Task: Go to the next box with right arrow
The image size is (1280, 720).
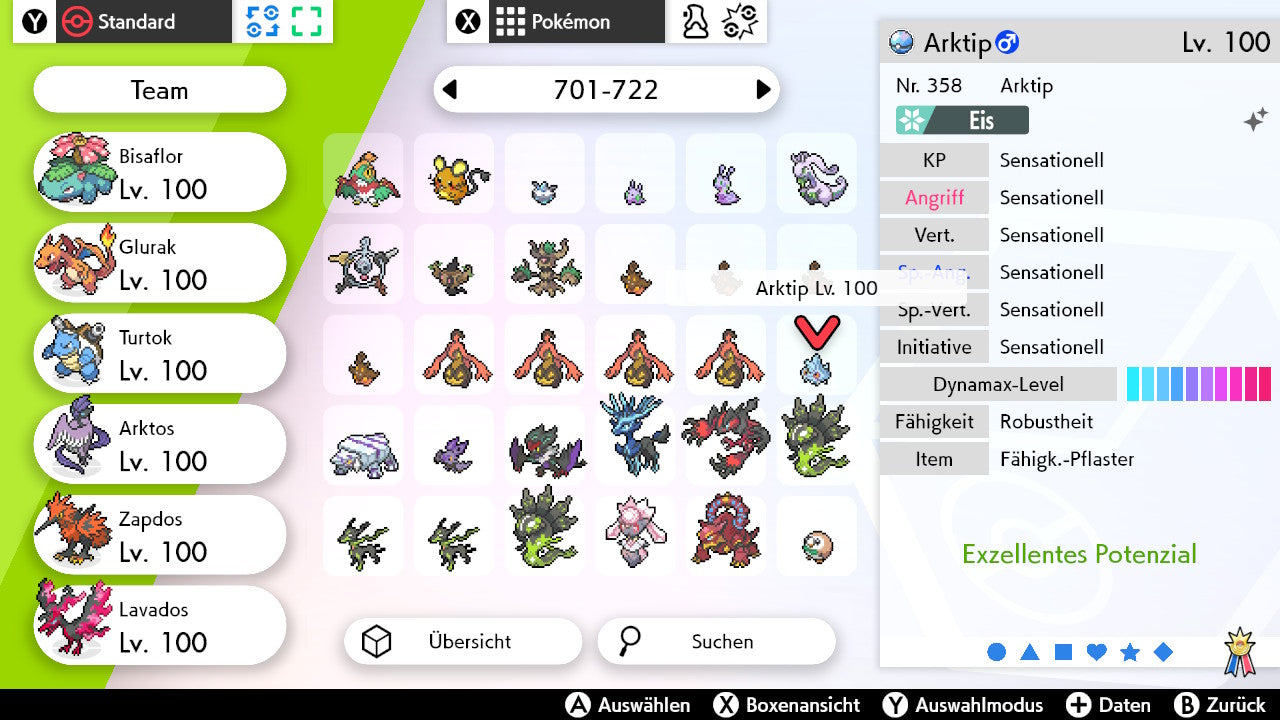Action: pyautogui.click(x=763, y=90)
